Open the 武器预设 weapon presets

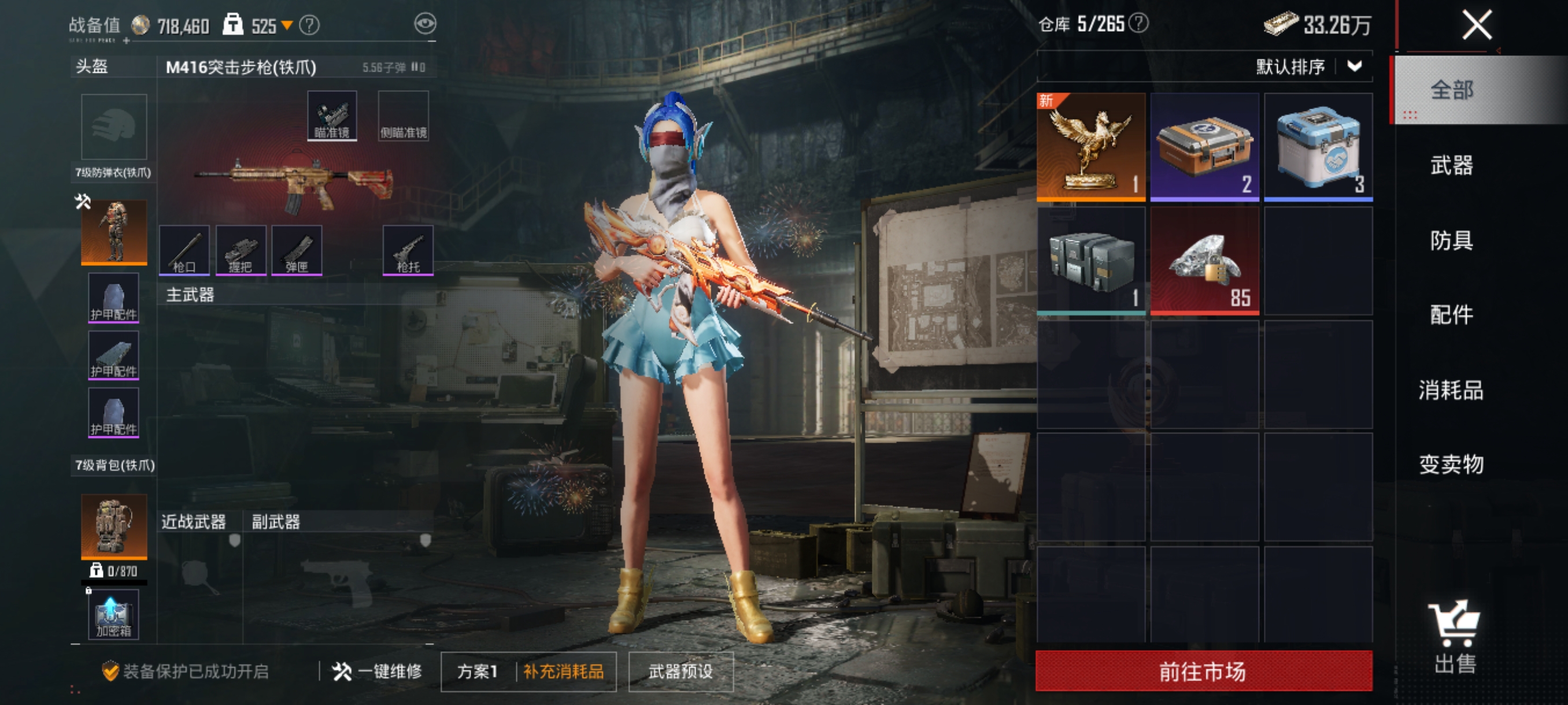click(680, 671)
